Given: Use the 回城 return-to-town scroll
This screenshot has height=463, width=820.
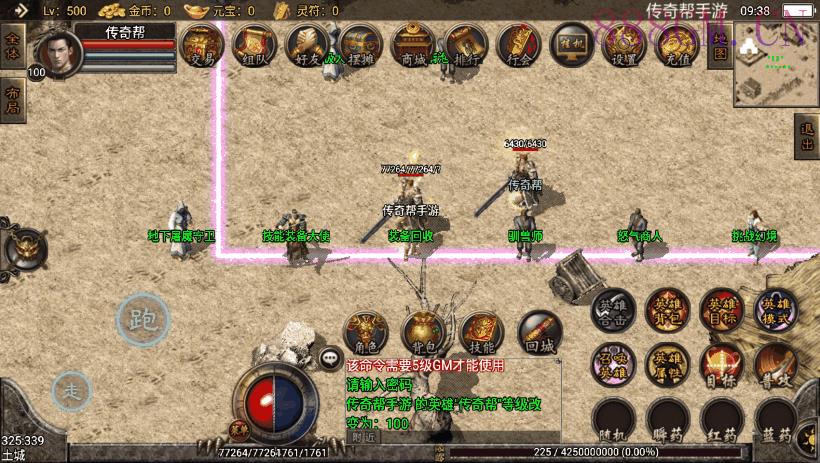Looking at the screenshot, I should [x=538, y=333].
